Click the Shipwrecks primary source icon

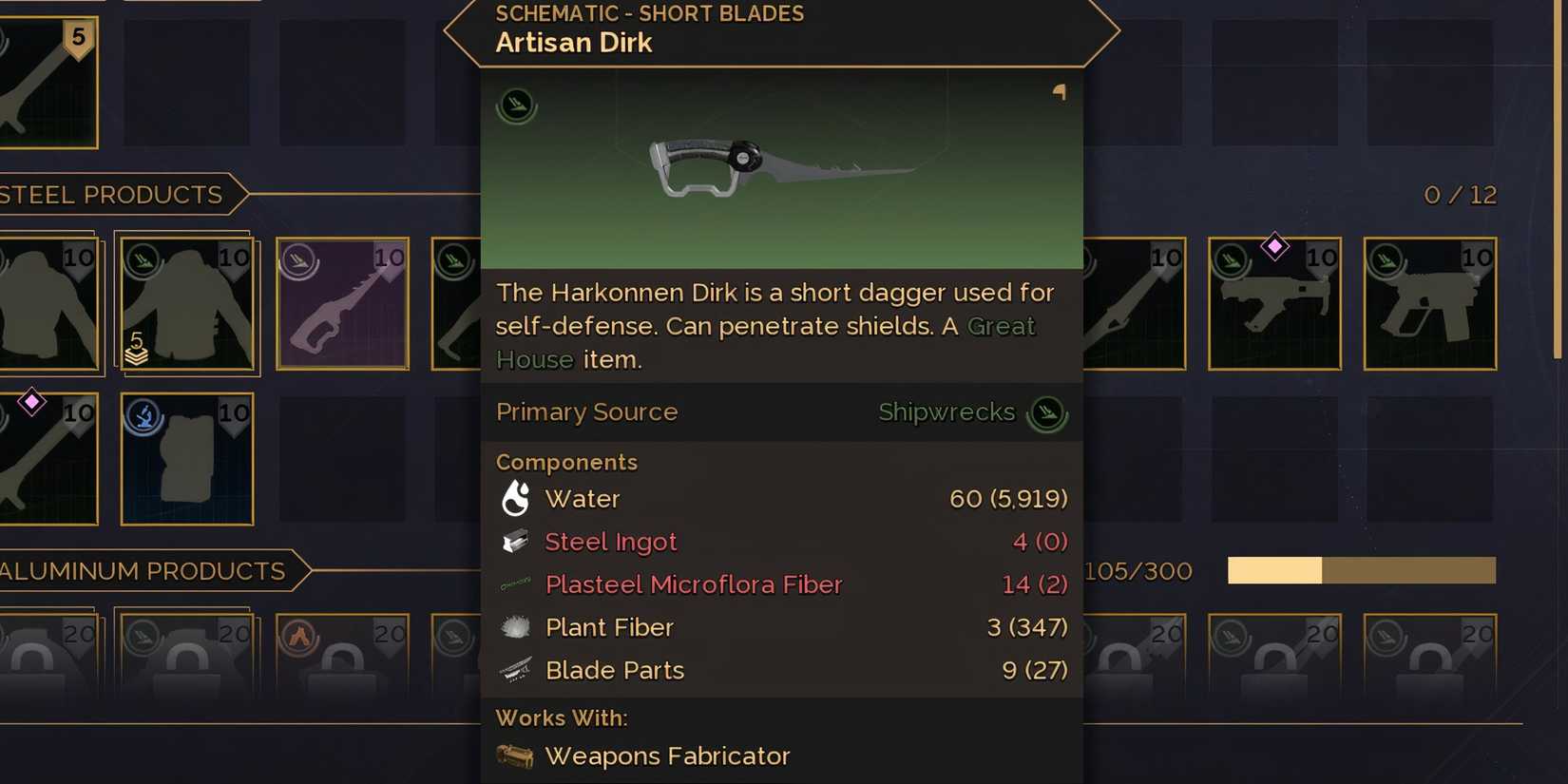1047,412
